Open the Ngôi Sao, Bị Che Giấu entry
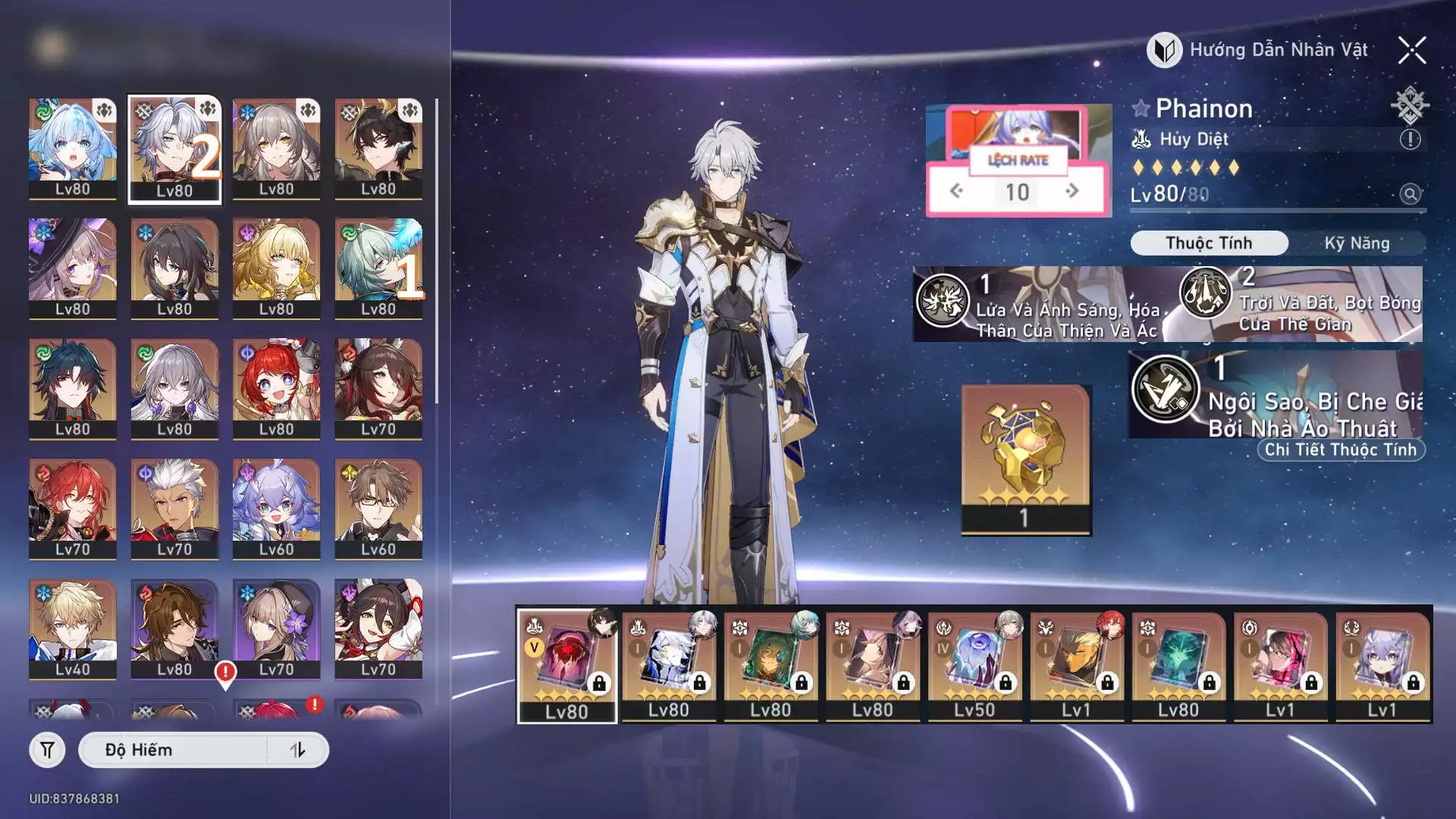The width and height of the screenshot is (1456, 819). (x=1278, y=394)
